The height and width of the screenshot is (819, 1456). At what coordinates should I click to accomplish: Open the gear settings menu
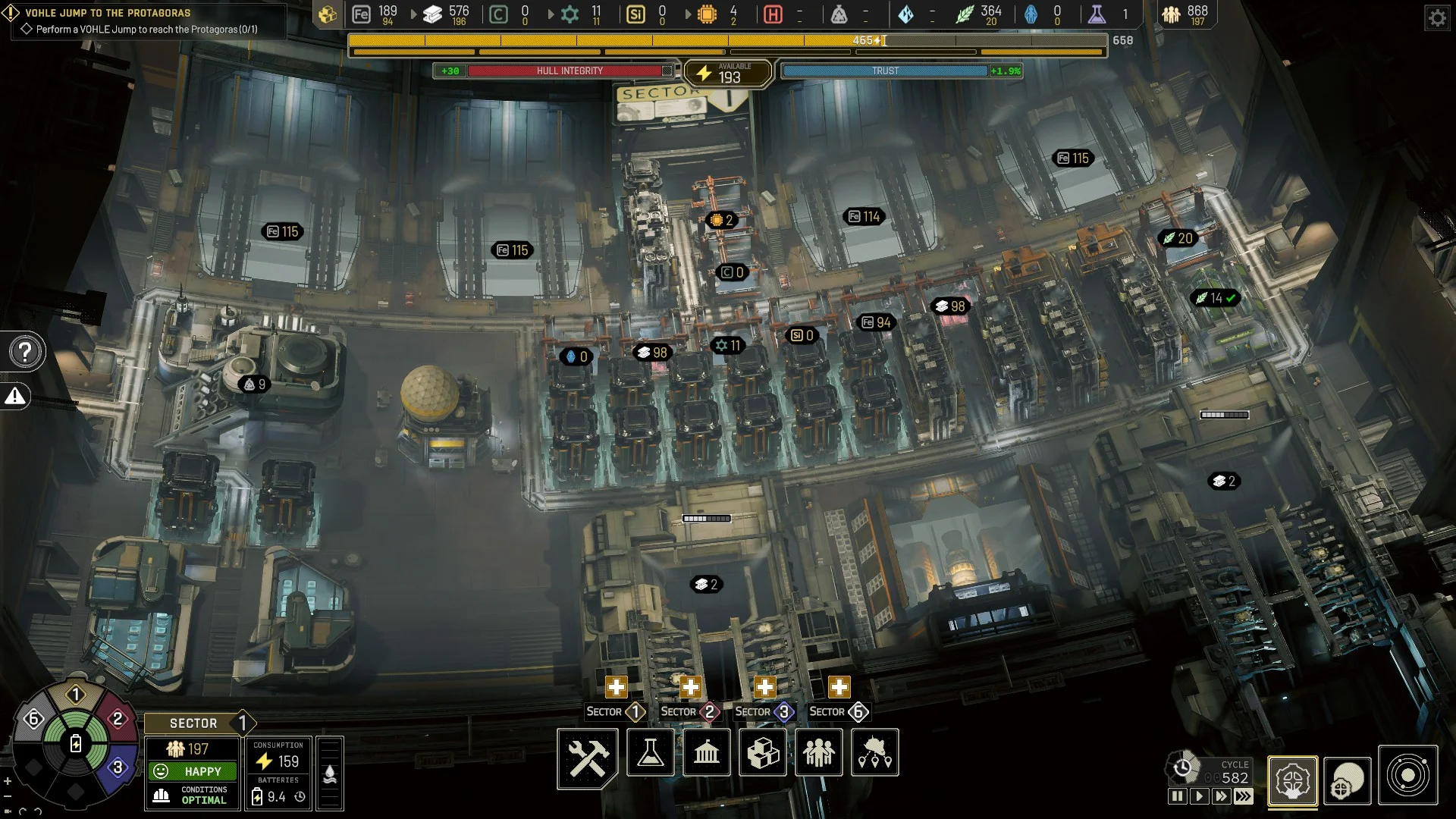[x=1438, y=17]
